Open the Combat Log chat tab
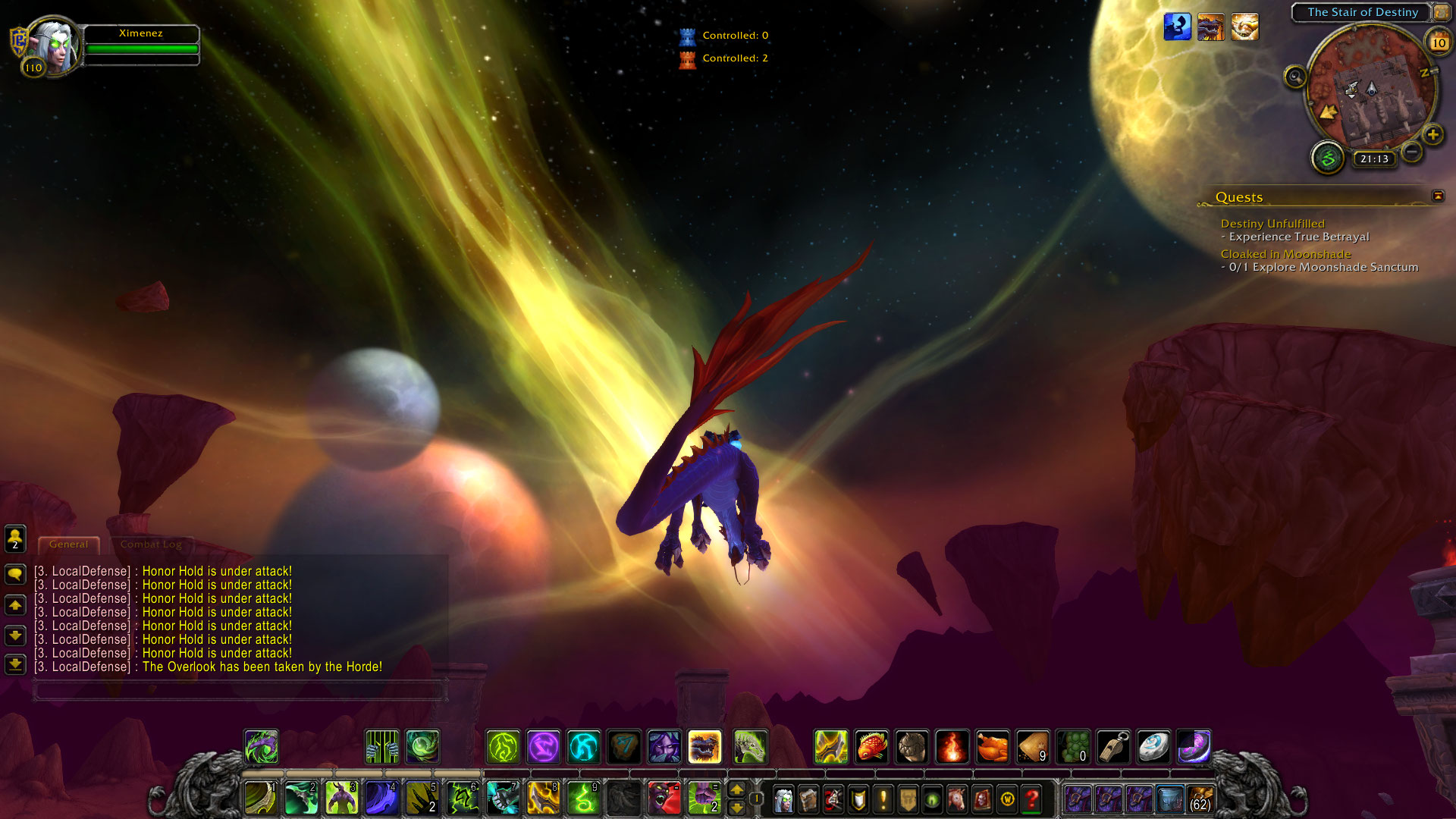 pyautogui.click(x=150, y=544)
